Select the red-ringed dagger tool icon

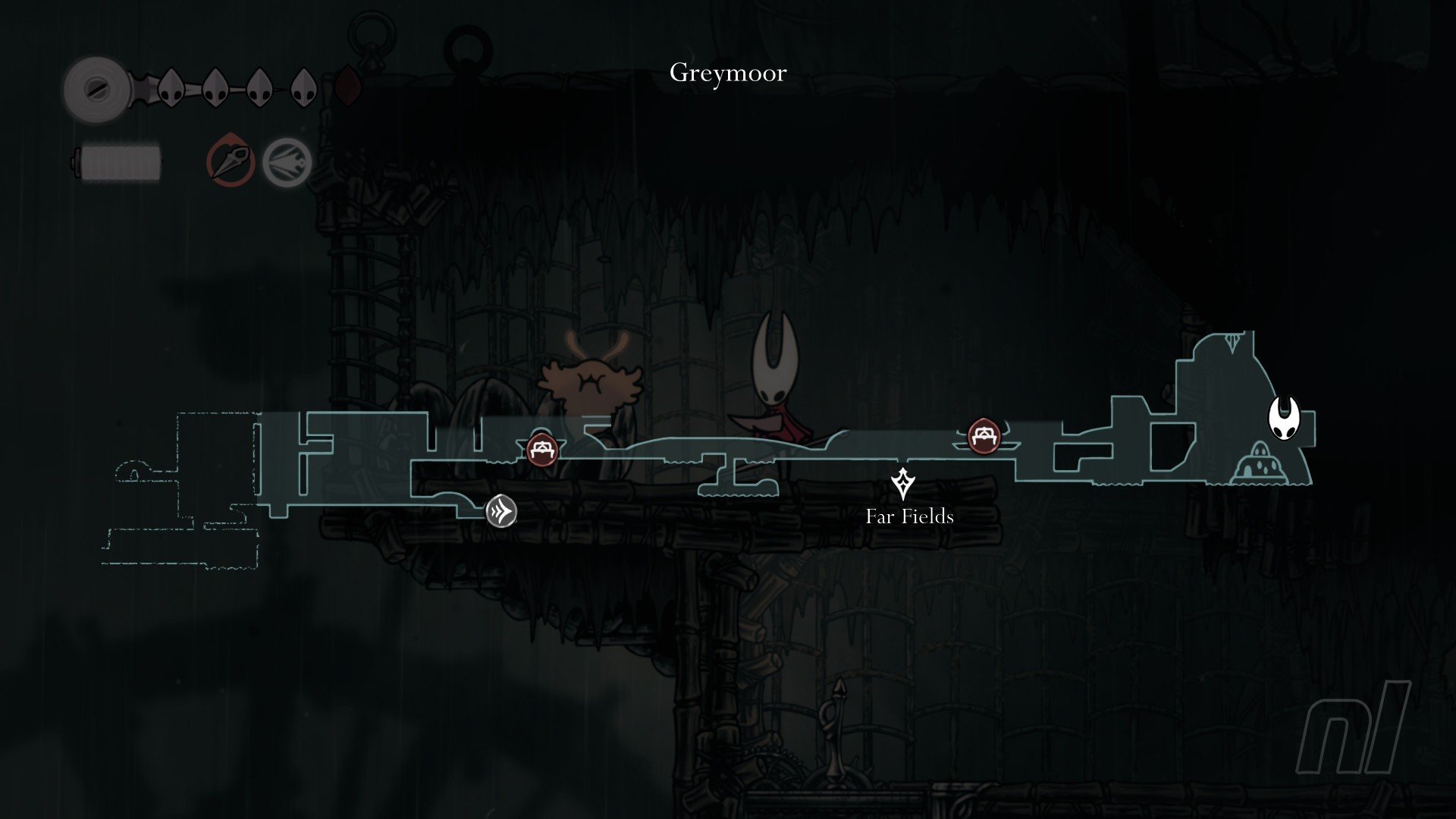pyautogui.click(x=230, y=160)
